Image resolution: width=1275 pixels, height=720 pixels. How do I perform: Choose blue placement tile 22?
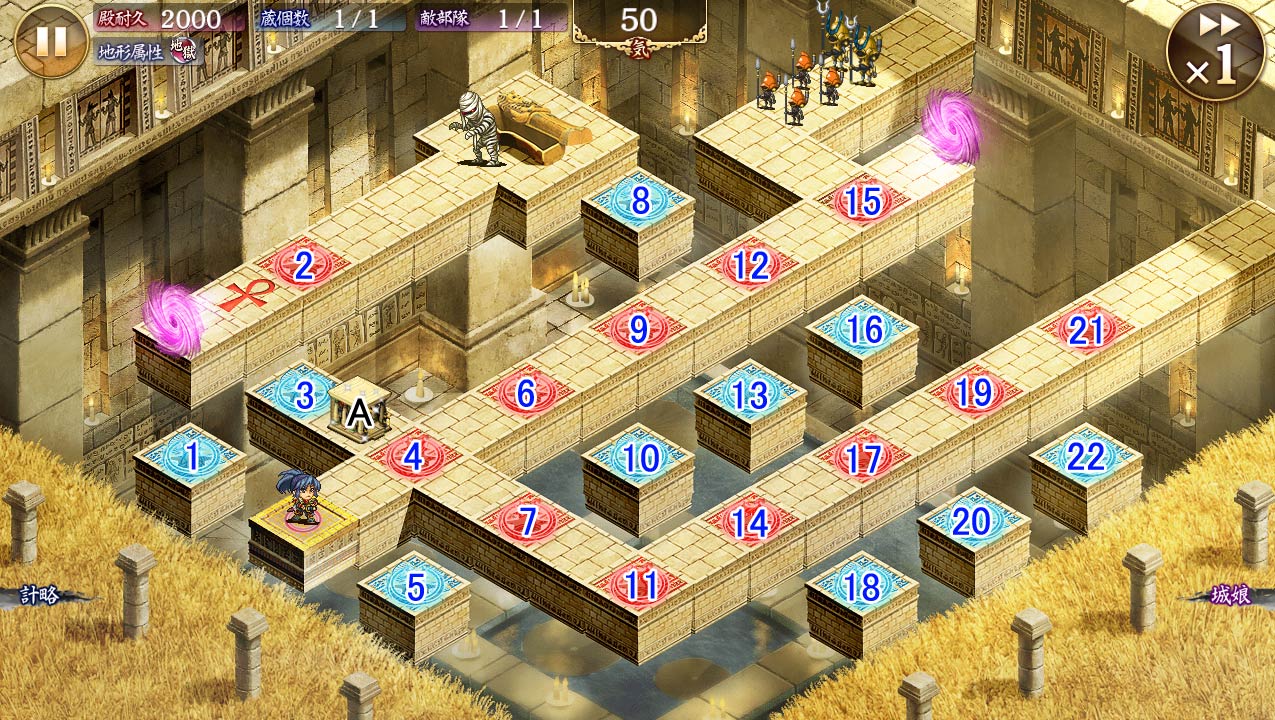click(x=1086, y=458)
